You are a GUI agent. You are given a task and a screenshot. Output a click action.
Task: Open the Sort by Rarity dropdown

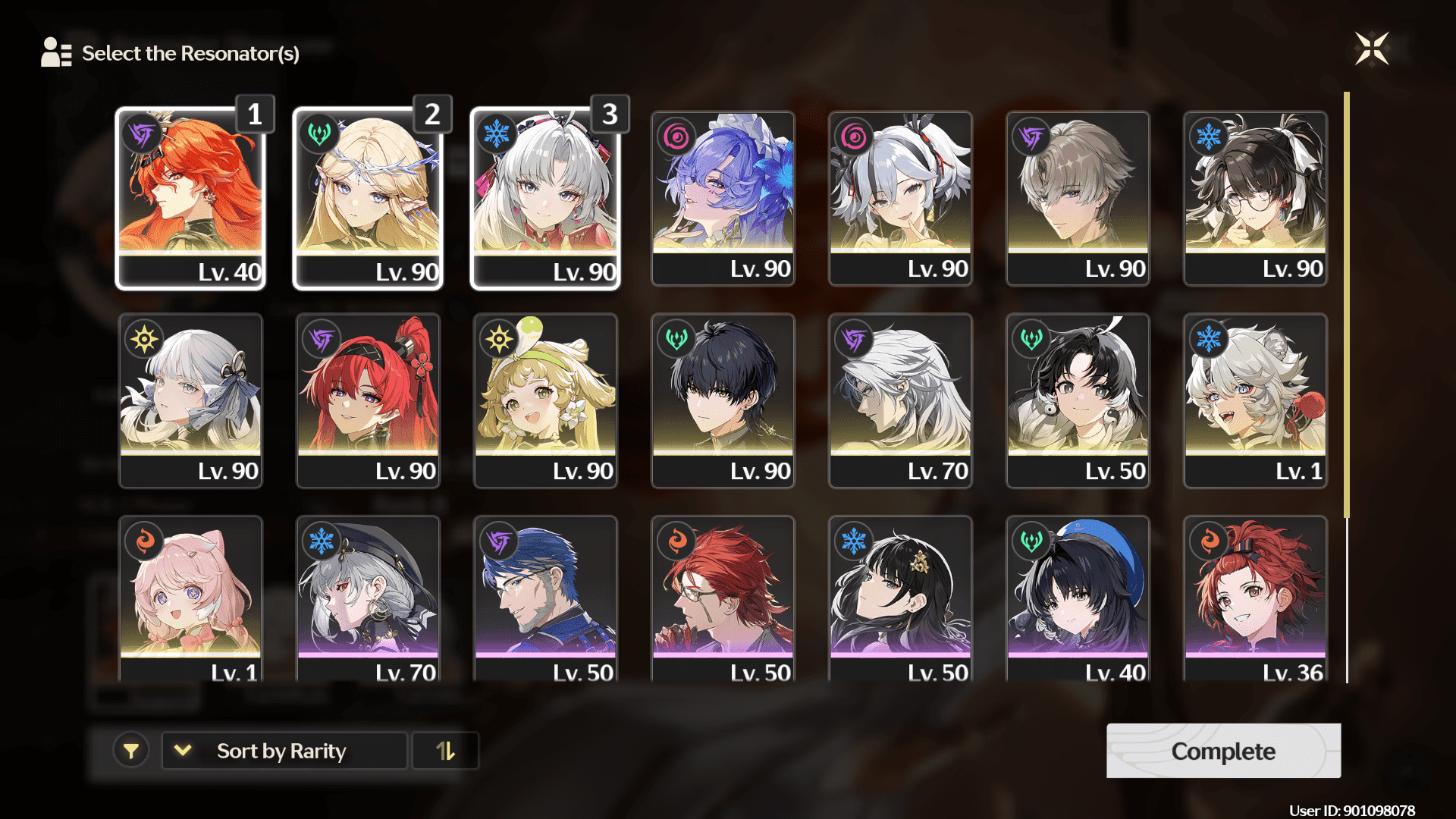[x=284, y=751]
